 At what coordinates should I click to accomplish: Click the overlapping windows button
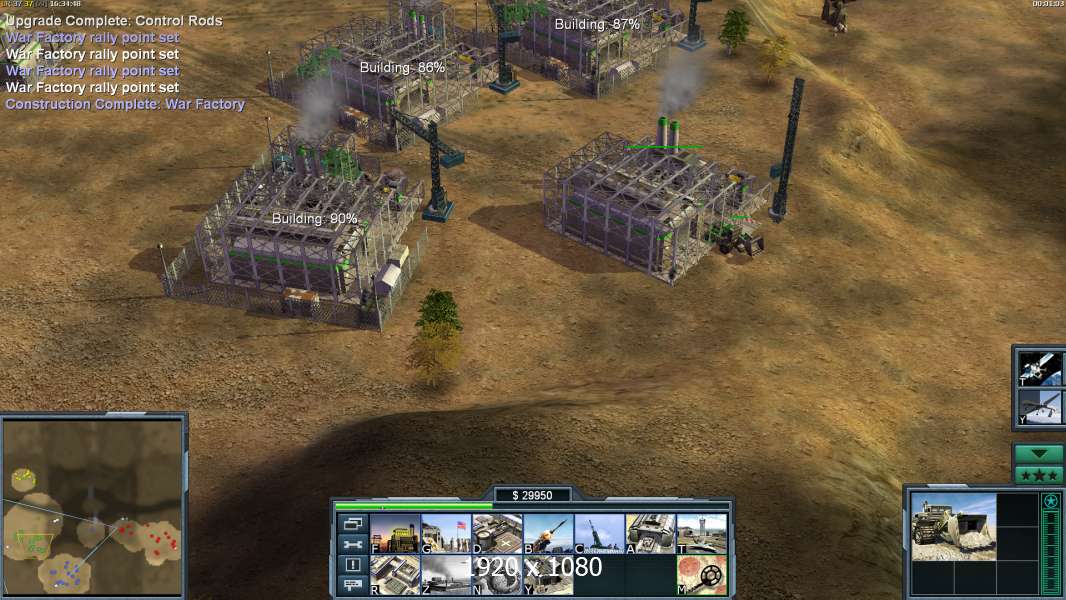(352, 524)
